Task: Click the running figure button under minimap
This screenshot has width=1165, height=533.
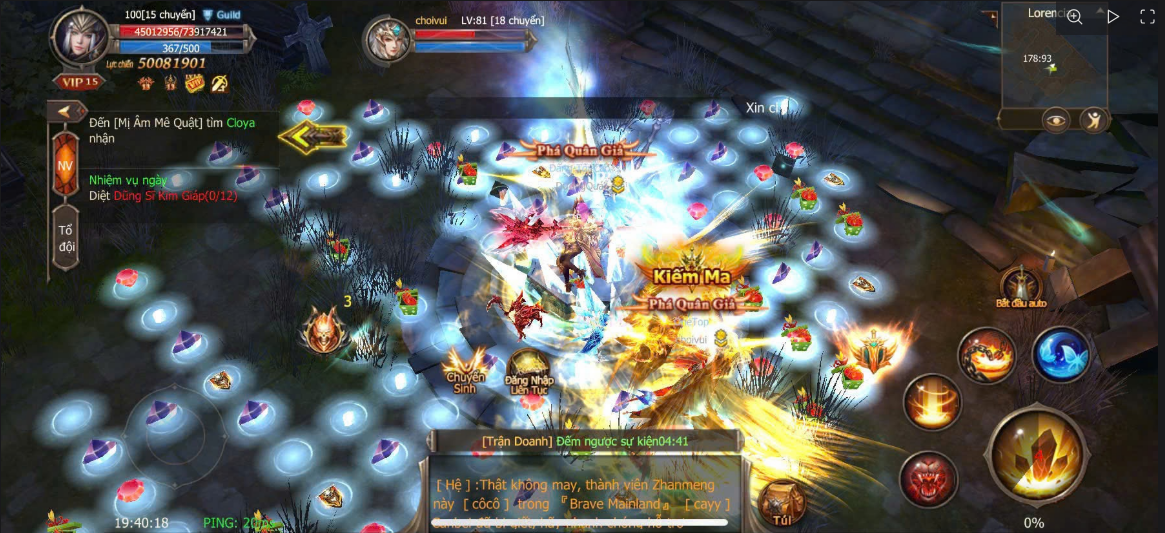Action: (x=1094, y=120)
